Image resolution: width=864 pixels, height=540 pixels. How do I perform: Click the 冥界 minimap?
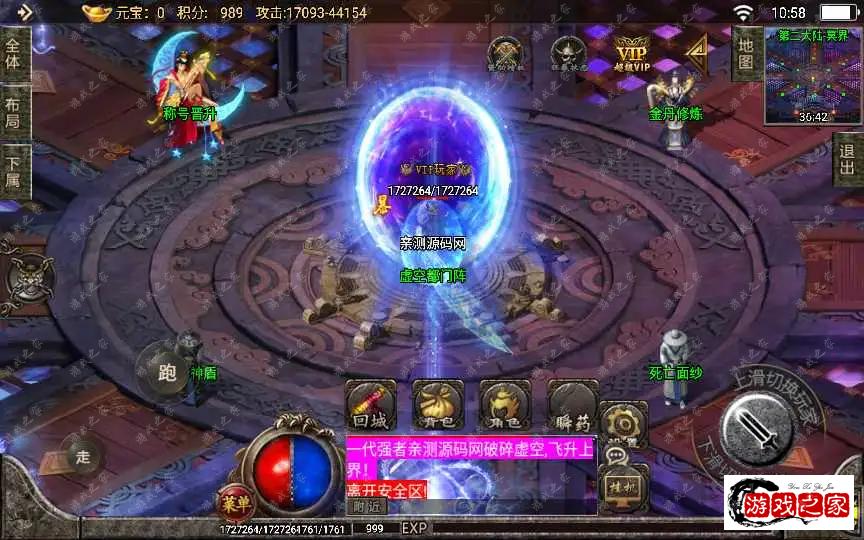pos(812,75)
